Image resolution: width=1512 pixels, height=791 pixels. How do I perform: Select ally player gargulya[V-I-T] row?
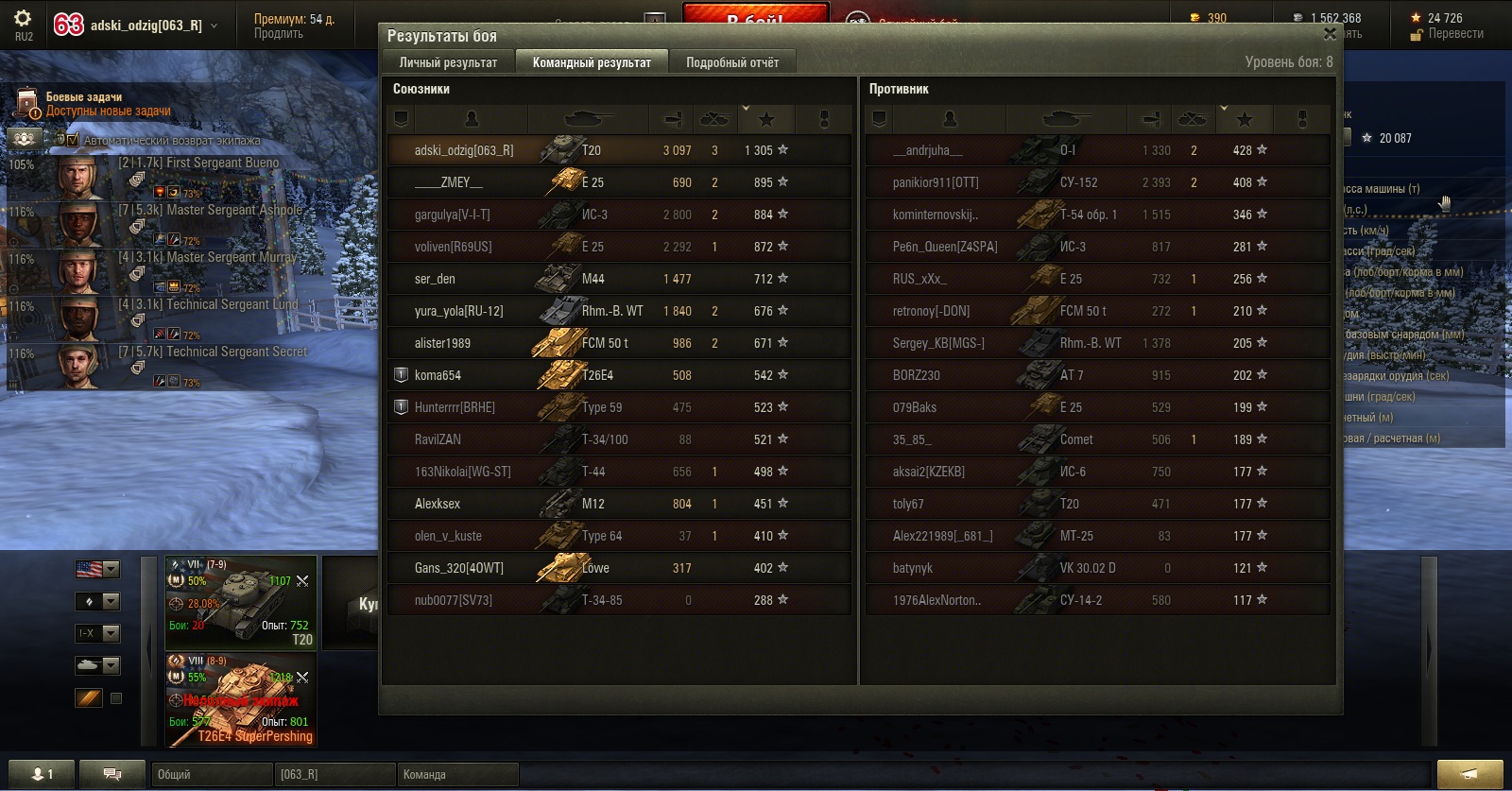tap(619, 215)
